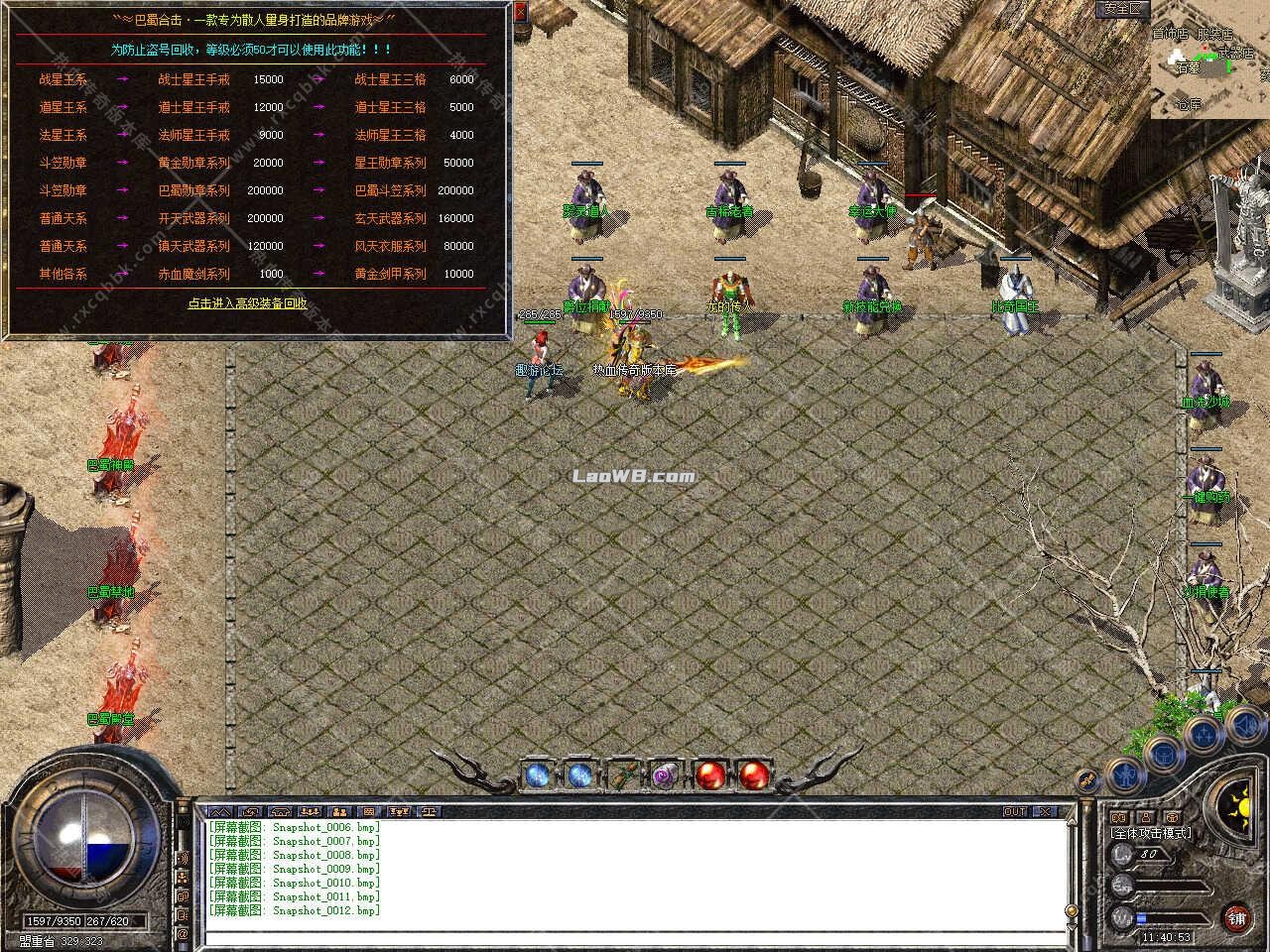Open the red 铺 shop button

pos(1236,917)
